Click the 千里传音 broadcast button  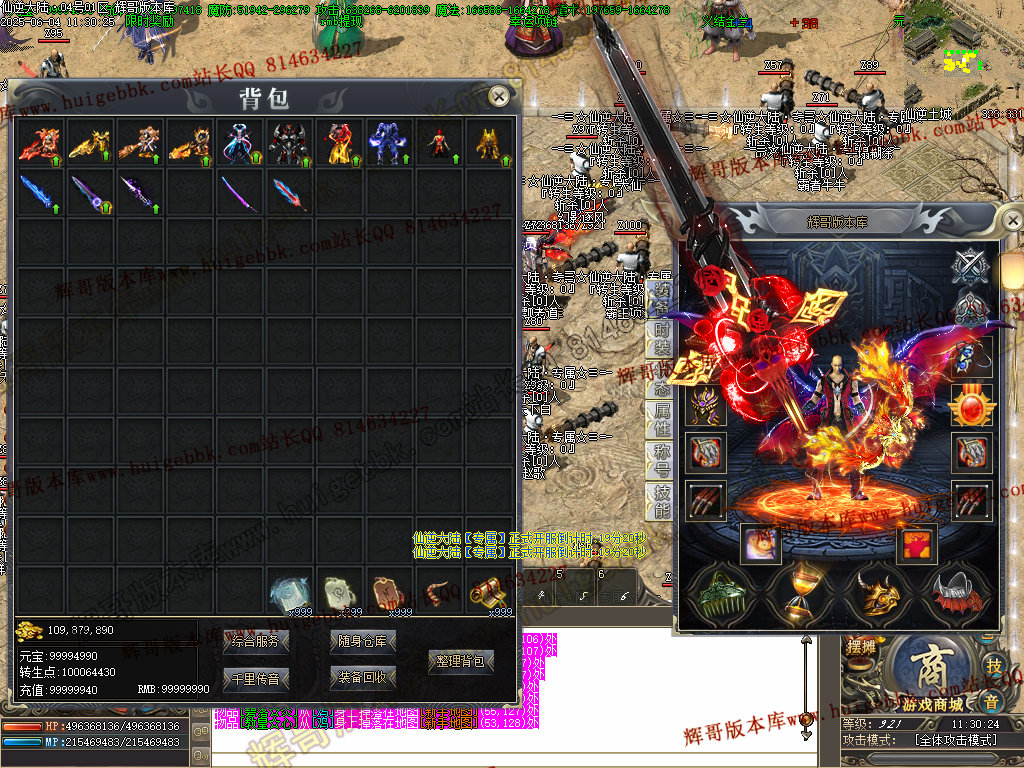(256, 678)
